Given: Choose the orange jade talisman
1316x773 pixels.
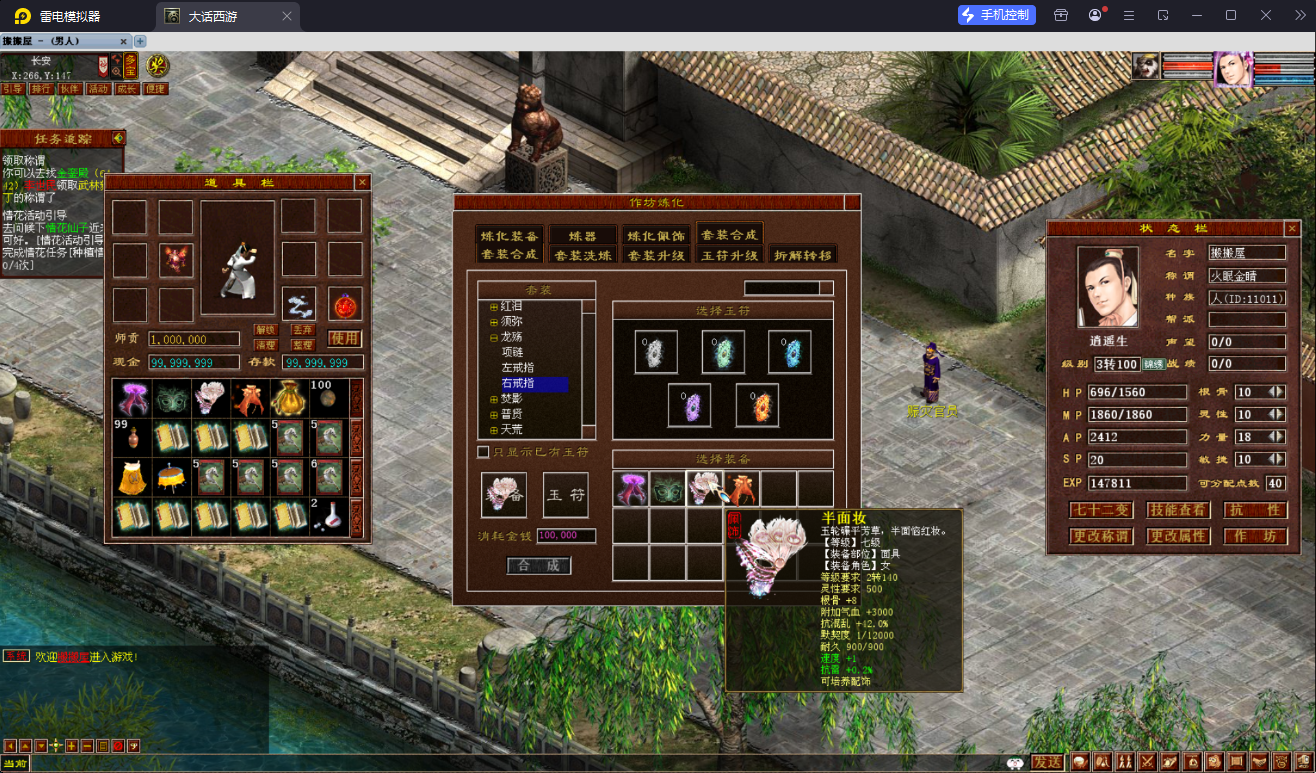Looking at the screenshot, I should click(757, 405).
